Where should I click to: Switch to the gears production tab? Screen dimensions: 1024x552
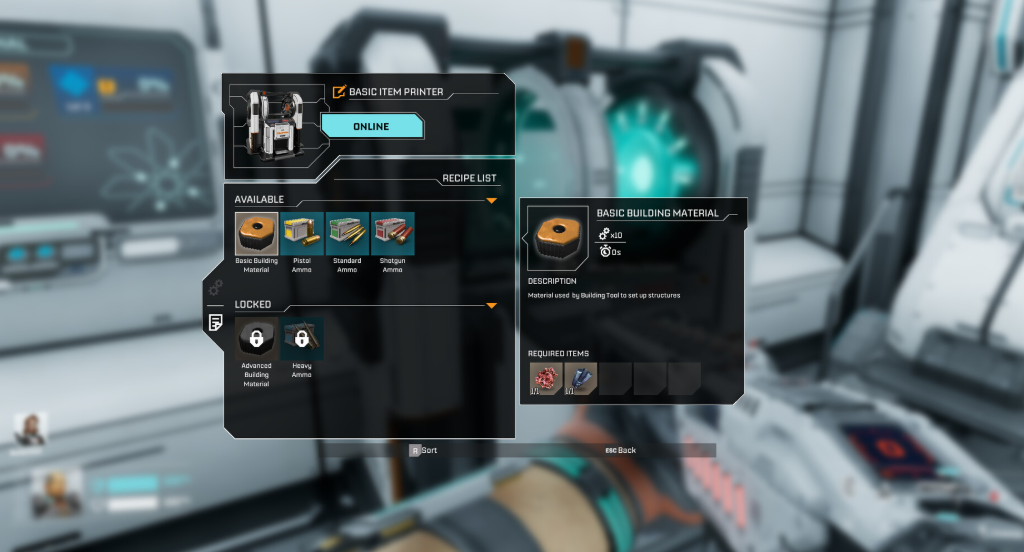tap(214, 289)
